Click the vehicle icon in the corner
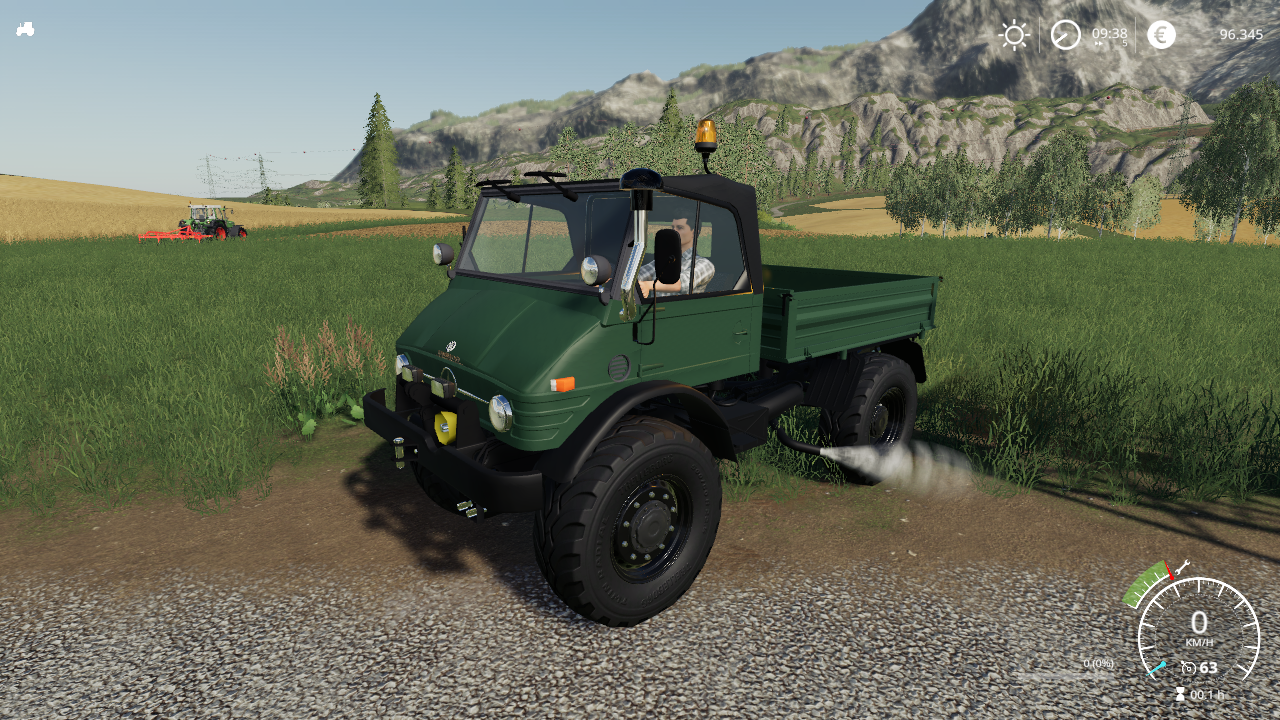Image resolution: width=1280 pixels, height=720 pixels. (25, 29)
